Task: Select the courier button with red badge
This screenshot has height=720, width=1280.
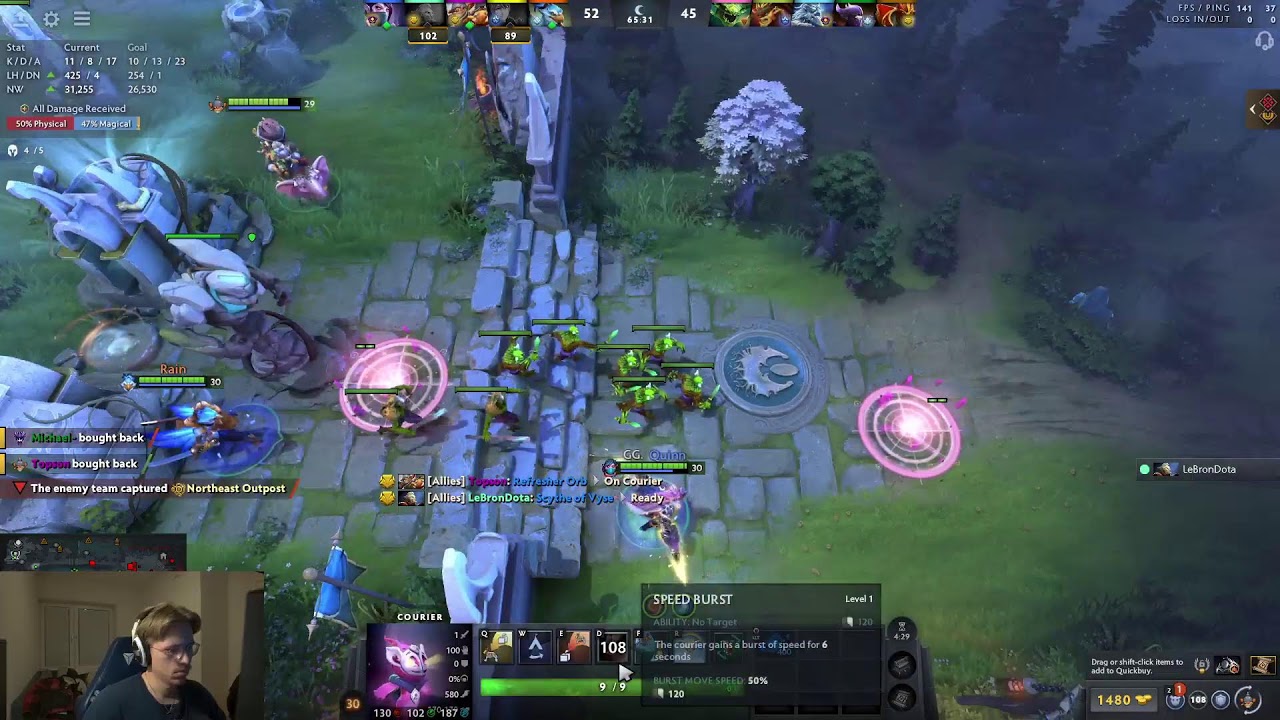Action: (1176, 699)
